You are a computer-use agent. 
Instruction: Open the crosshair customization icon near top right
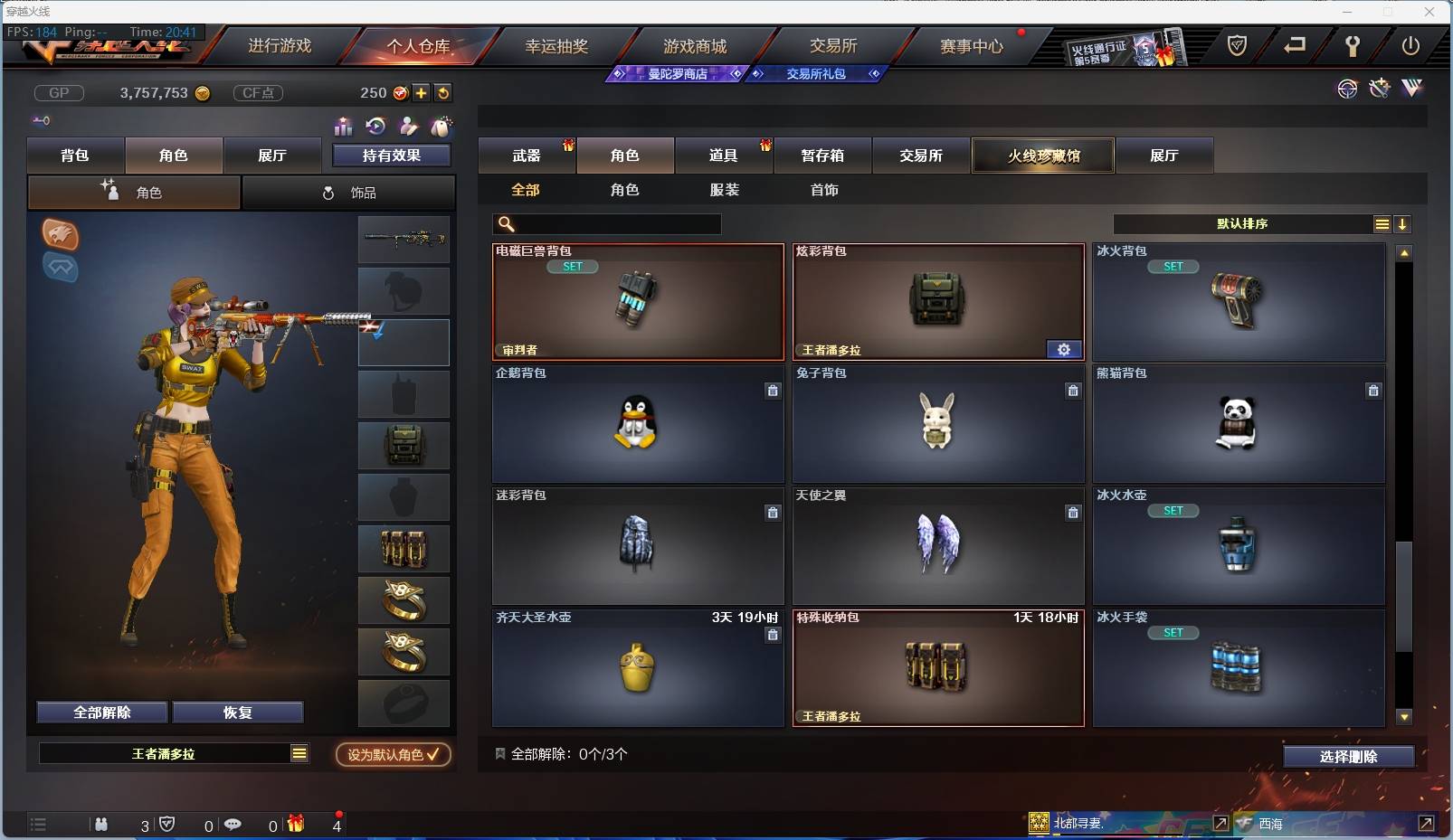click(1348, 89)
